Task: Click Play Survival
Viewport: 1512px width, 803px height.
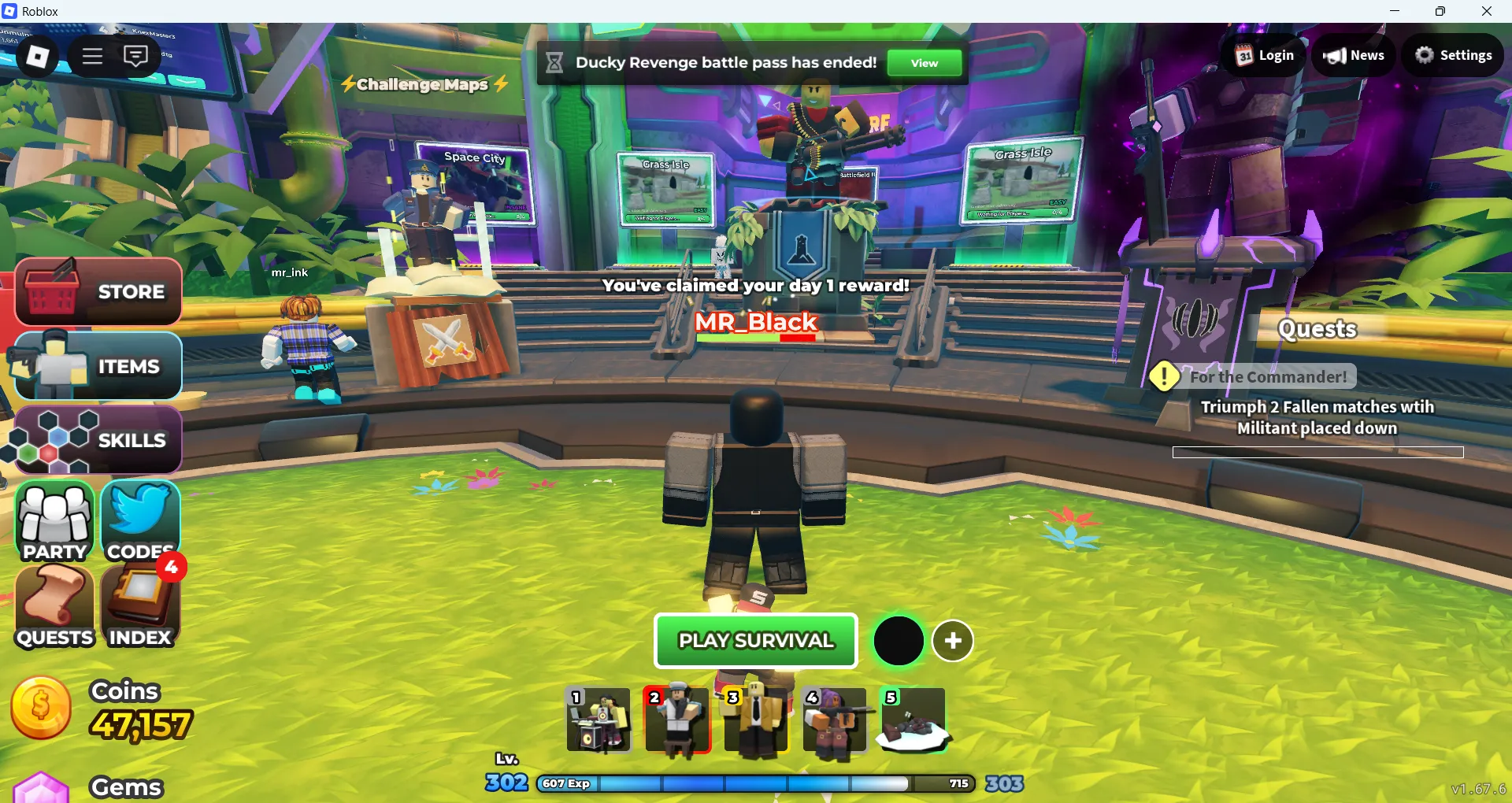Action: click(x=755, y=640)
